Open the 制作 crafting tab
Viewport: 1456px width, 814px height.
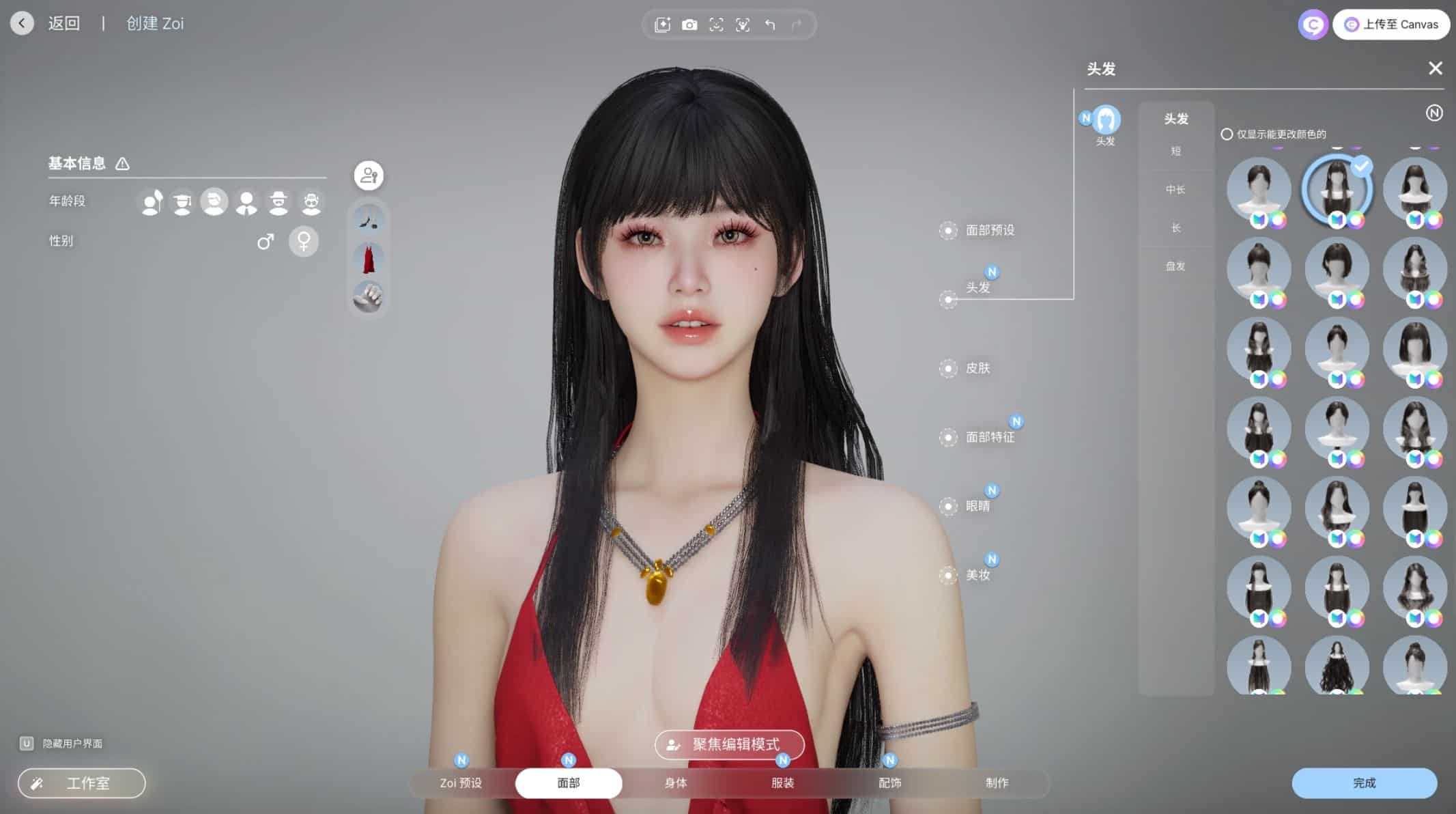[x=997, y=783]
